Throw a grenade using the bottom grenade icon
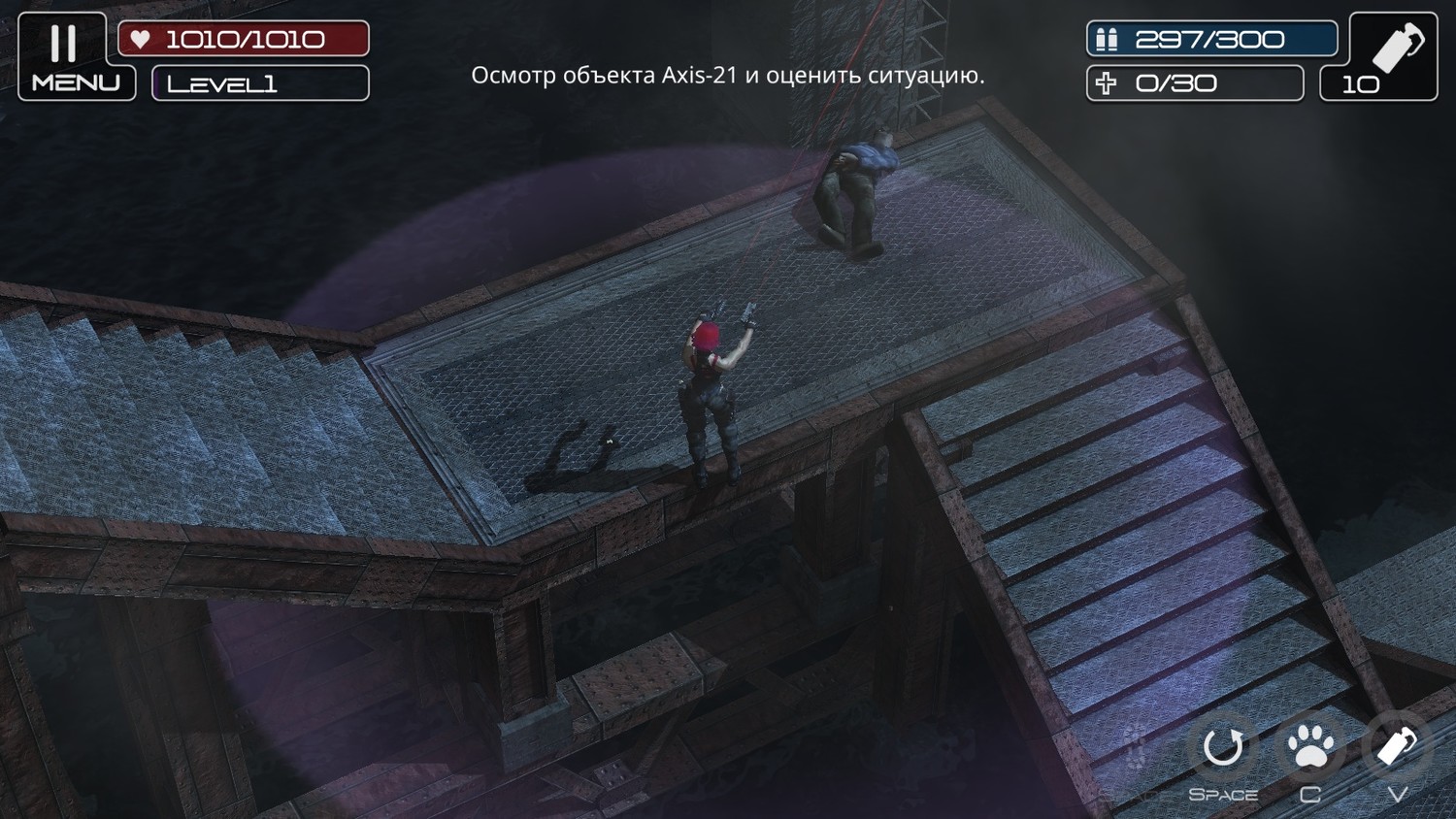Viewport: 1456px width, 819px height. 1397,747
